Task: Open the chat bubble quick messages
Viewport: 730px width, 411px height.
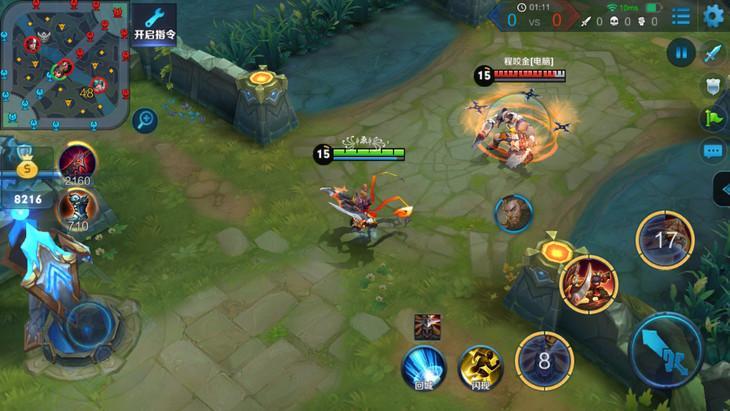Action: pyautogui.click(x=713, y=152)
